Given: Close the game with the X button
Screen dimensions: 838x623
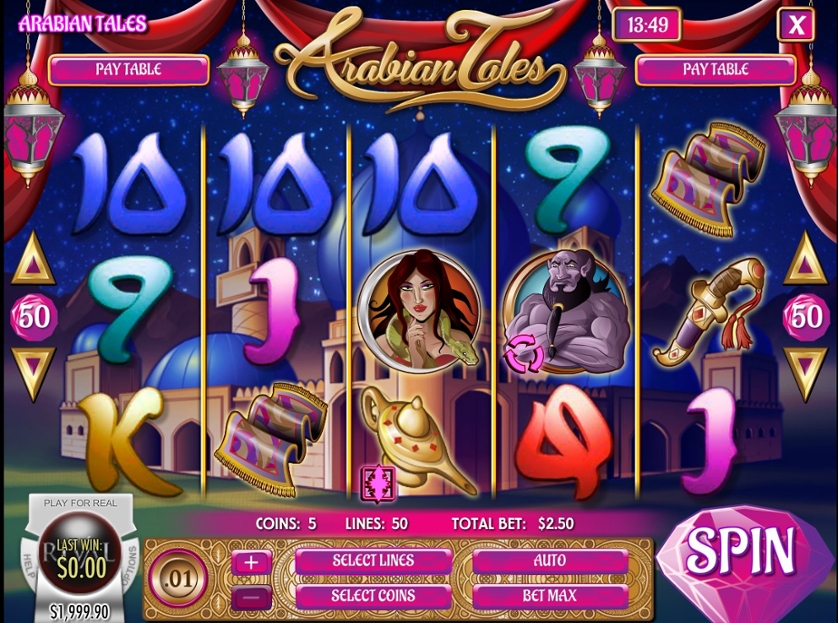Looking at the screenshot, I should coord(796,25).
